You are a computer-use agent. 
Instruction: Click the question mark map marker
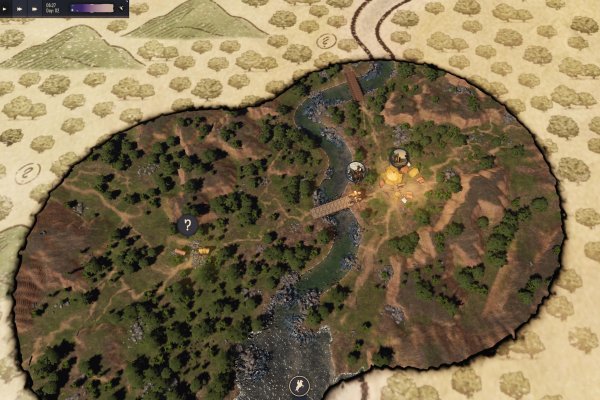(x=187, y=226)
